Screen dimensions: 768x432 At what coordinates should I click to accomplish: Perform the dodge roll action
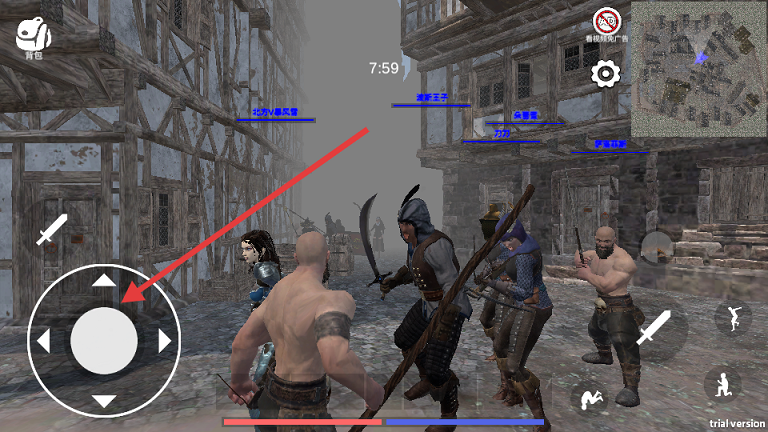point(589,397)
